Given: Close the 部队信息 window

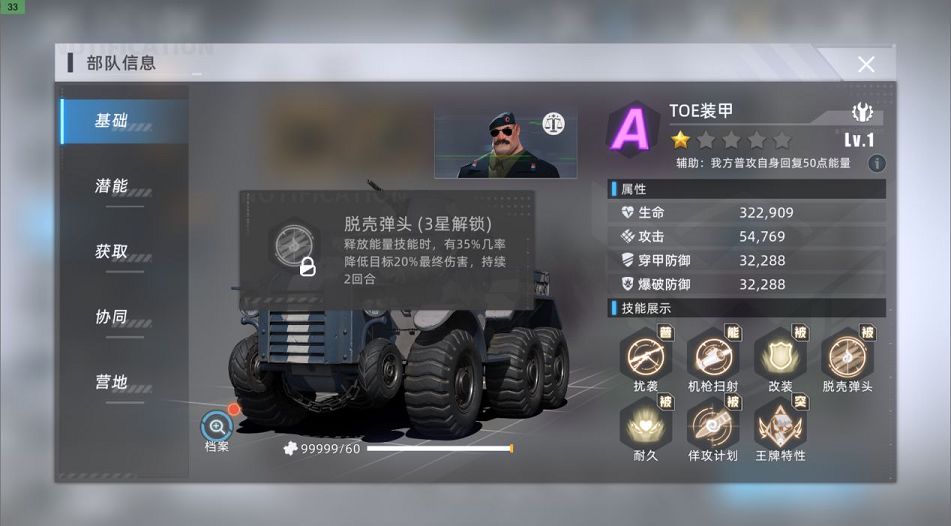Looking at the screenshot, I should pos(866,64).
